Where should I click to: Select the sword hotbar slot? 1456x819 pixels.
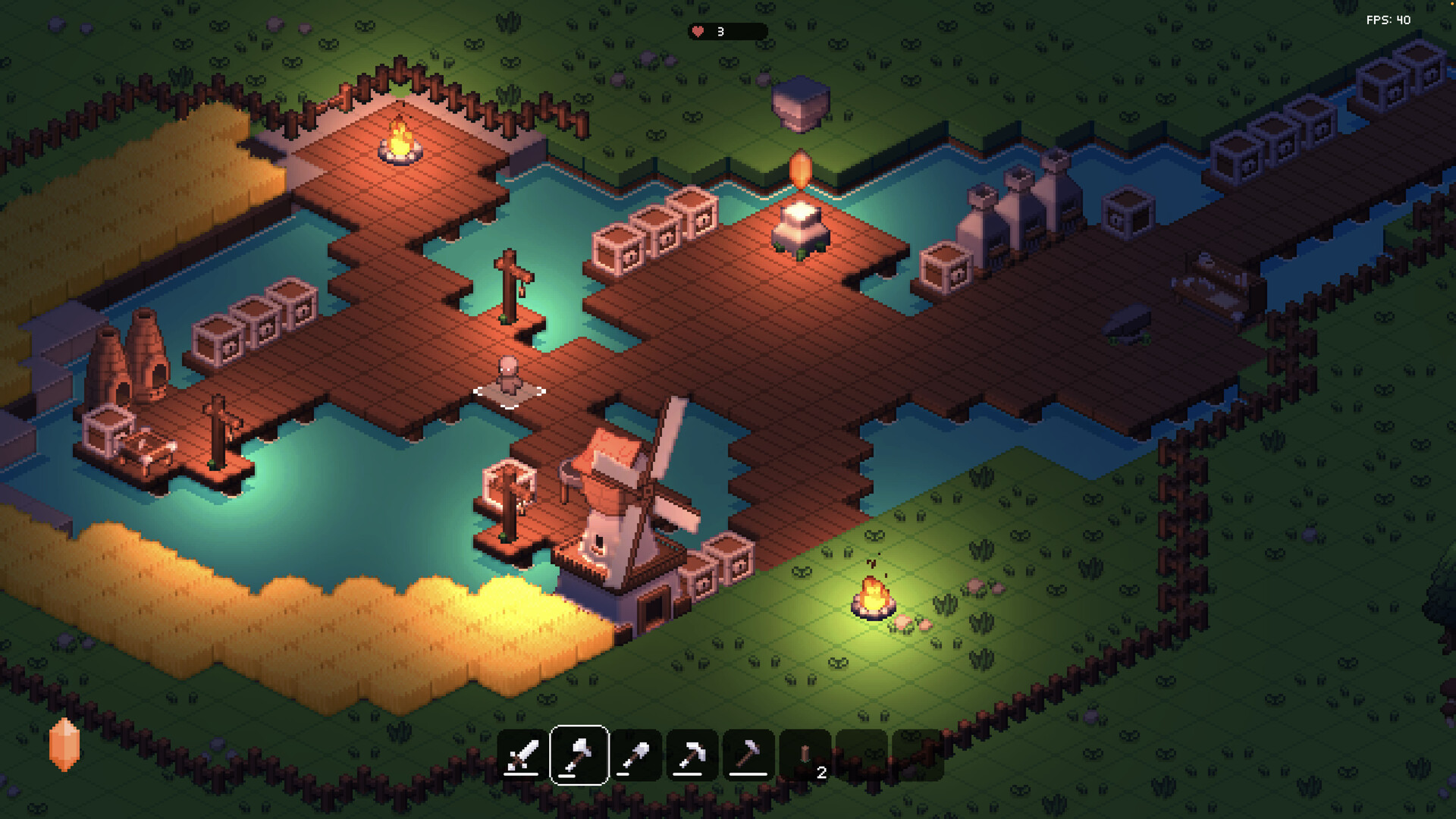(x=522, y=755)
